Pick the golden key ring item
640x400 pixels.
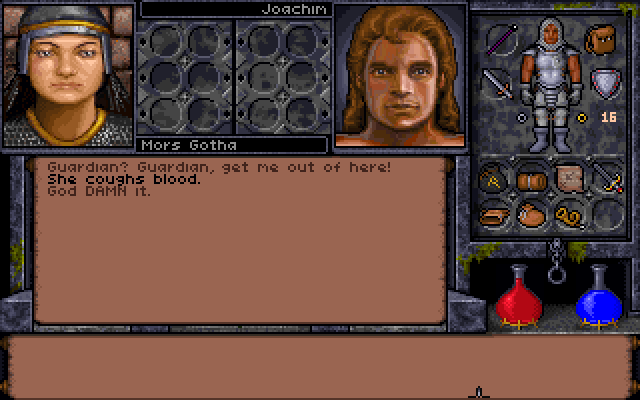click(x=568, y=214)
